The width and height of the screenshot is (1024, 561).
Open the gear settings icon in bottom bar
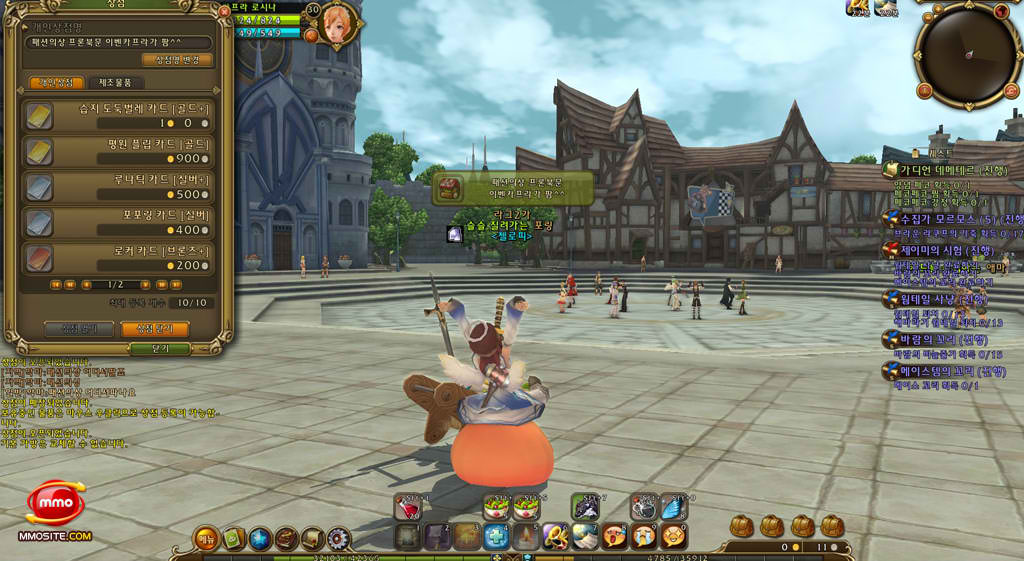click(338, 539)
